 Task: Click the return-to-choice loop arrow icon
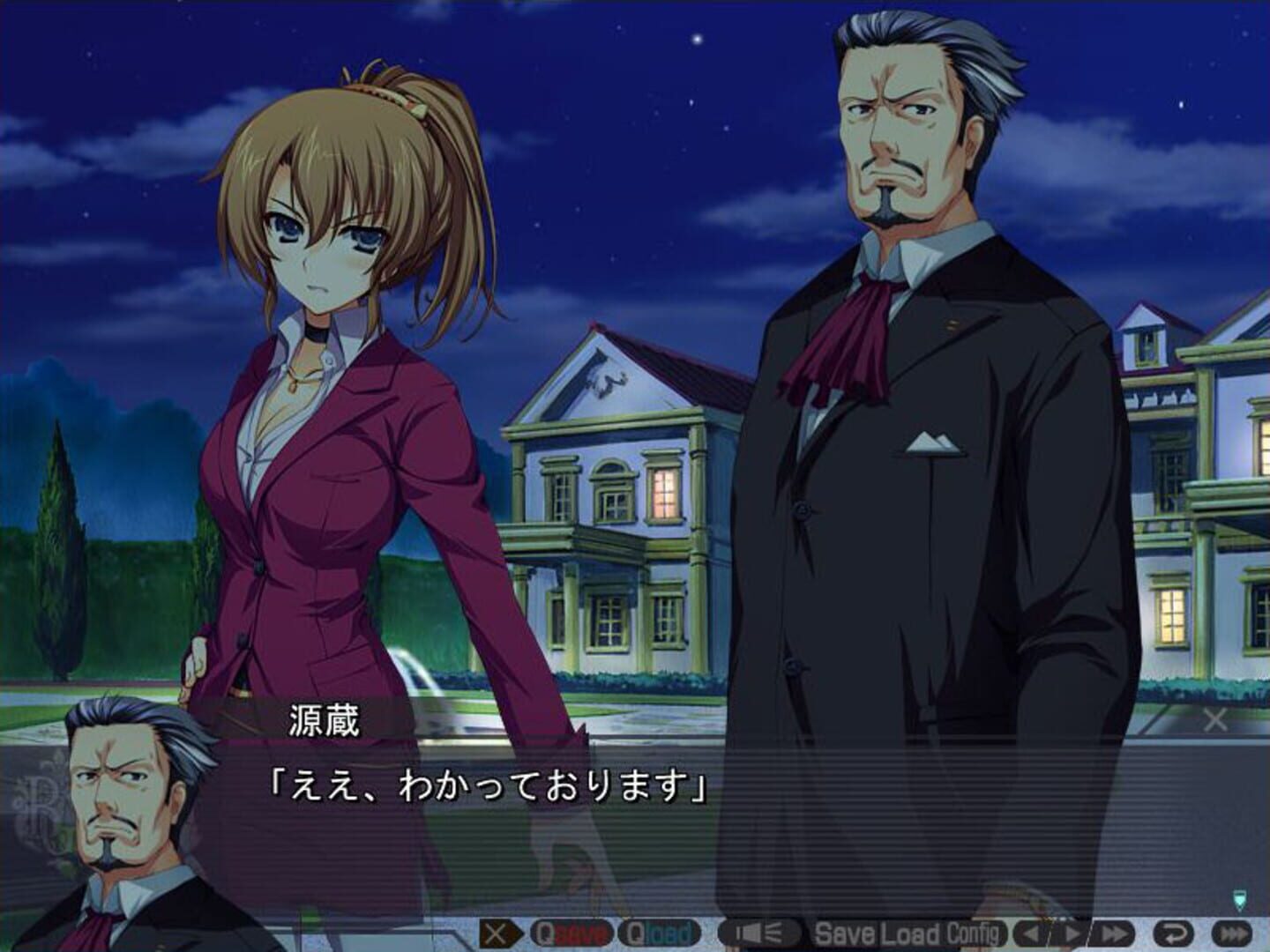coord(1175,931)
